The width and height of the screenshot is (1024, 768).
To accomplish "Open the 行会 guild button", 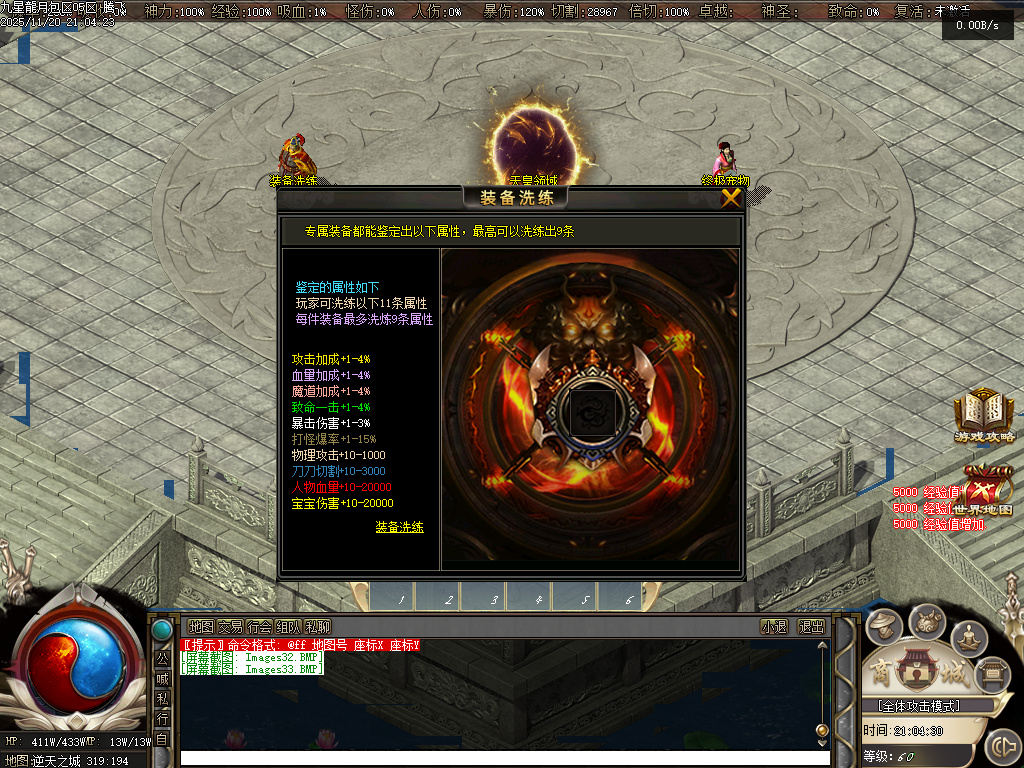I will [259, 627].
